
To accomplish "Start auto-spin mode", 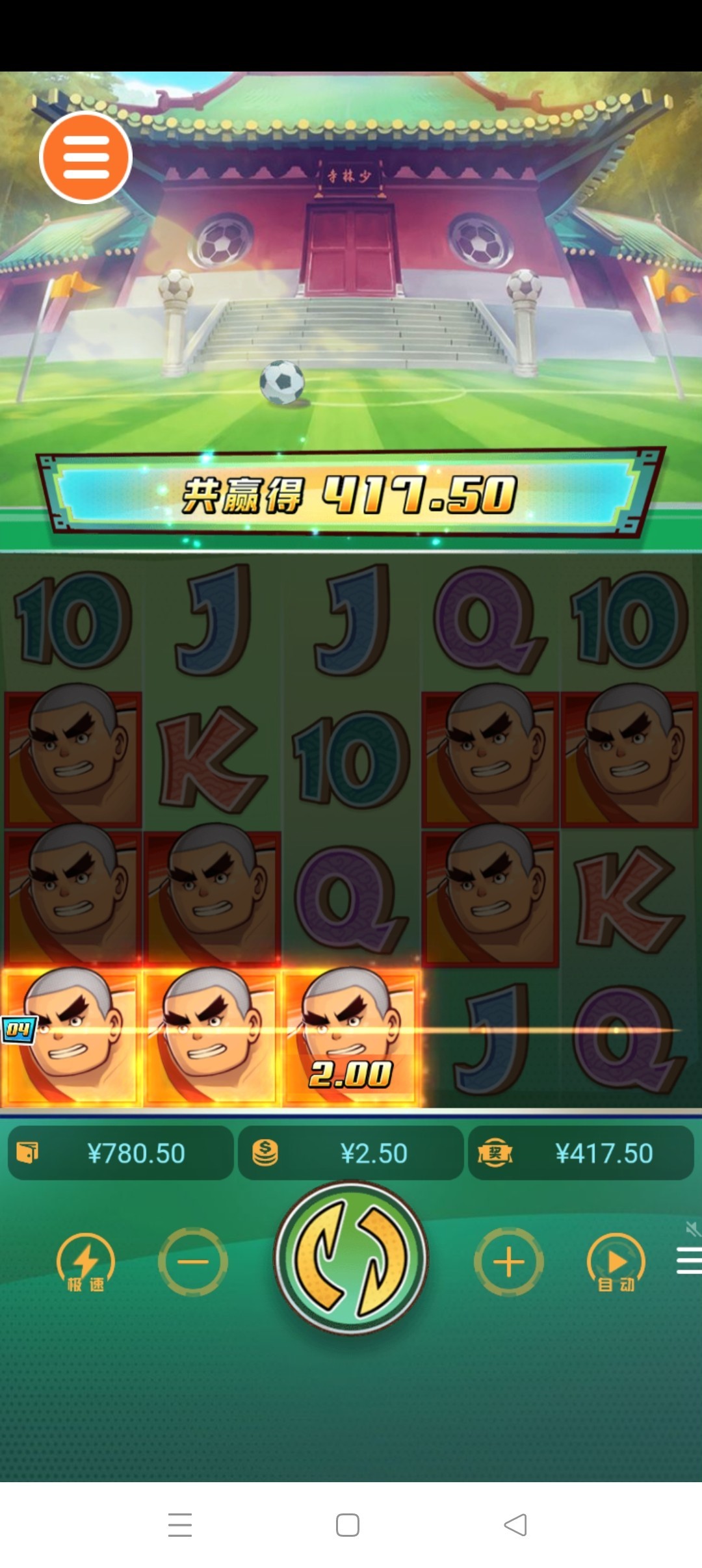I will pos(616,1262).
